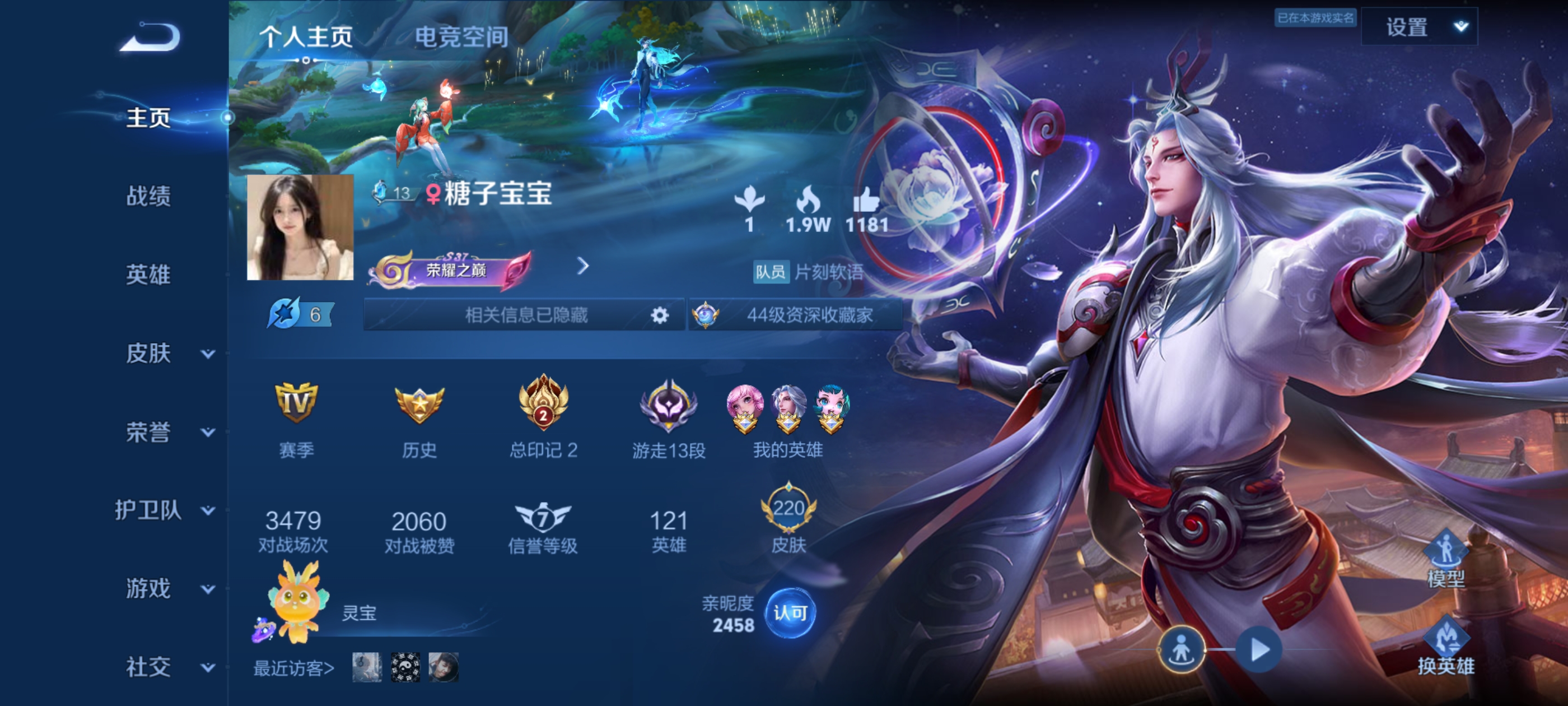The width and height of the screenshot is (1568, 706).
Task: Open the 最近访客 recent visitors list
Action: (x=293, y=668)
